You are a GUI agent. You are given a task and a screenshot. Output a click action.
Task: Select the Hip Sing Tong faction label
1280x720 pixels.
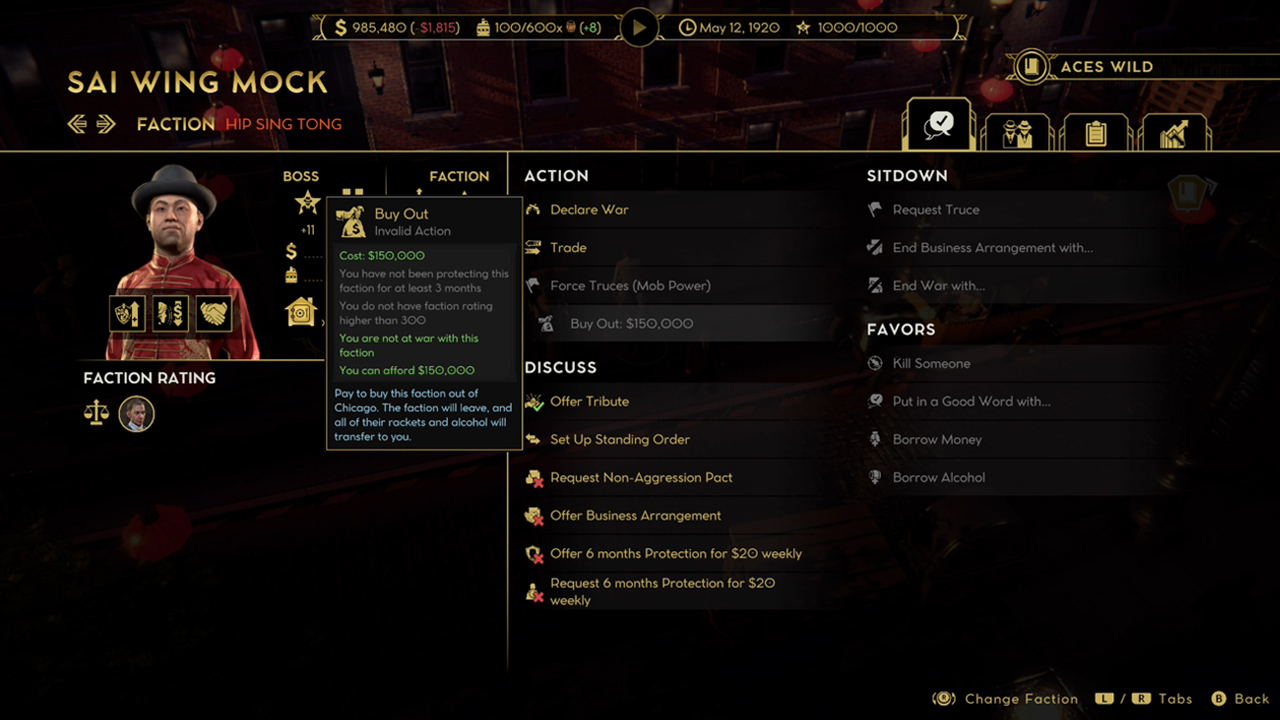point(285,124)
